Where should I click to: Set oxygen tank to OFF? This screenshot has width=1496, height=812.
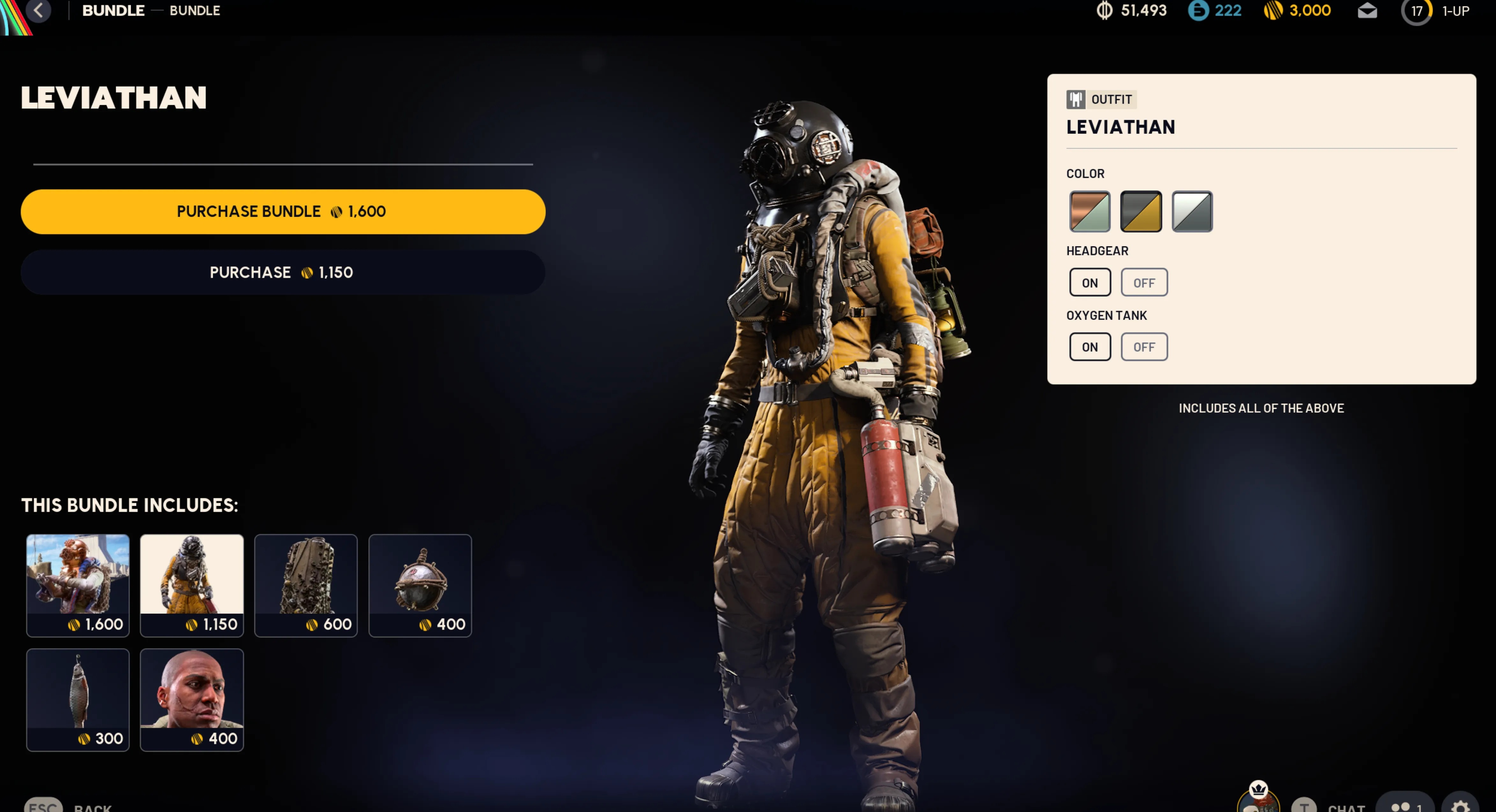tap(1143, 346)
